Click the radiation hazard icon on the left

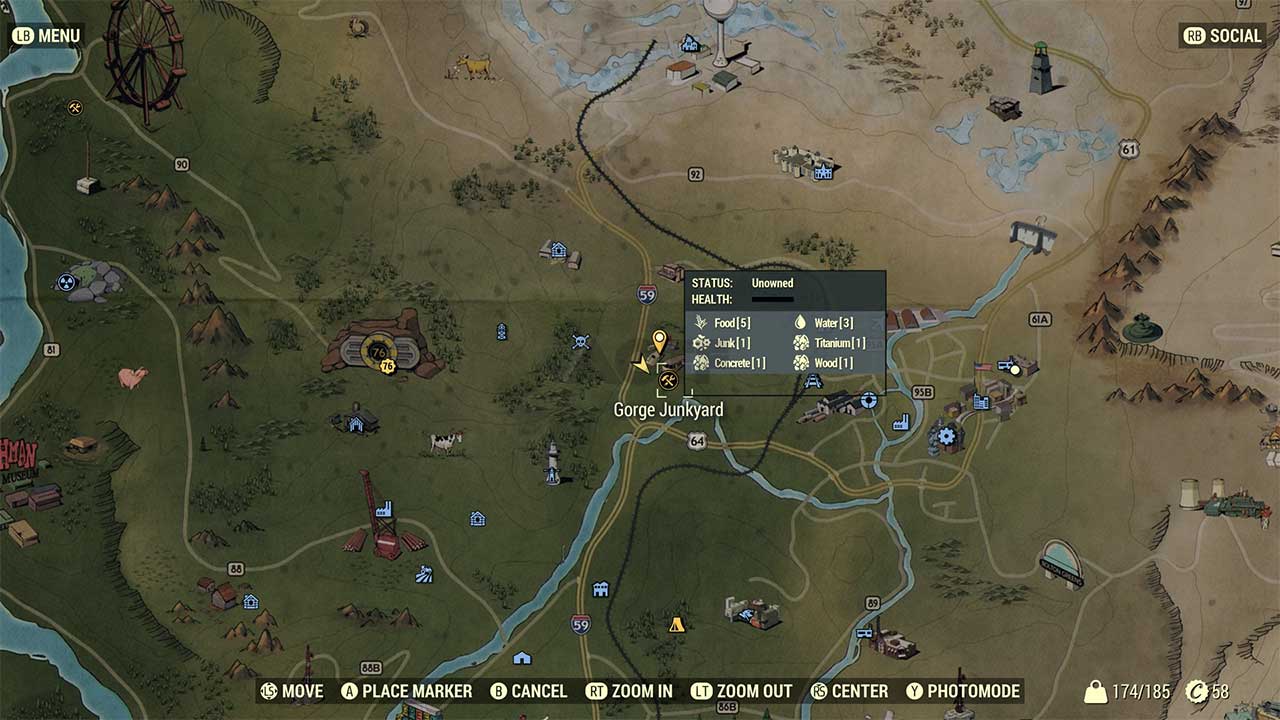65,280
